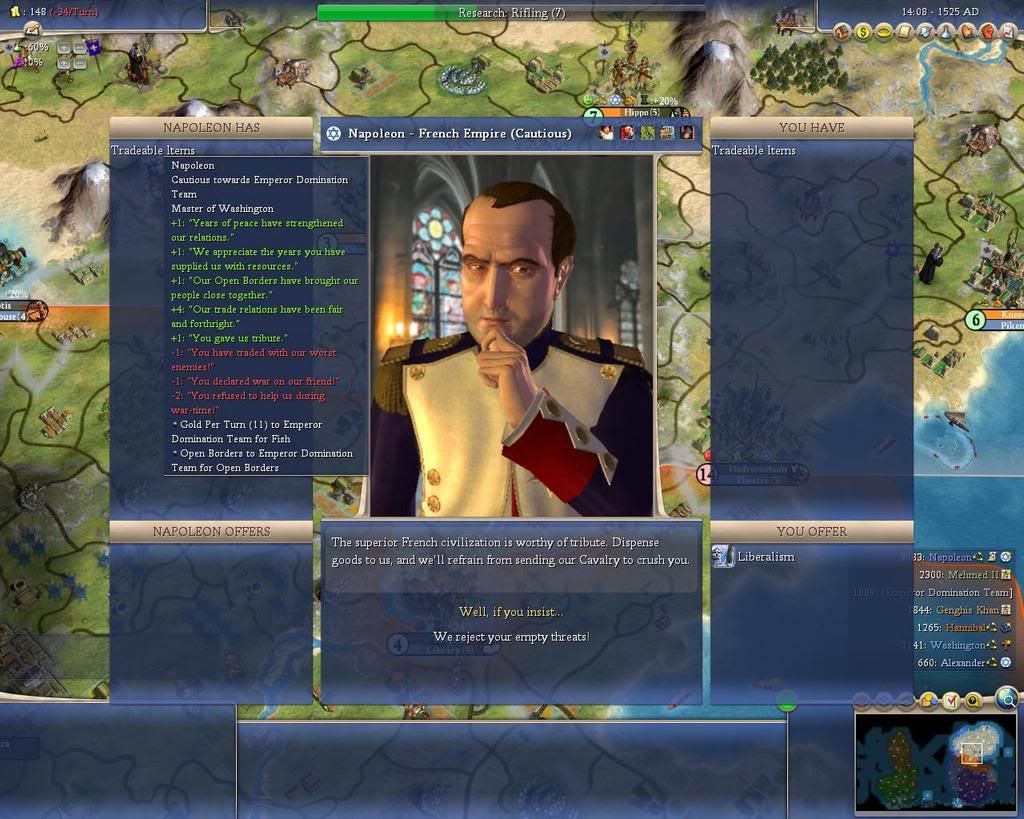
Task: Decrease the culture rate percentage
Action: (79, 62)
